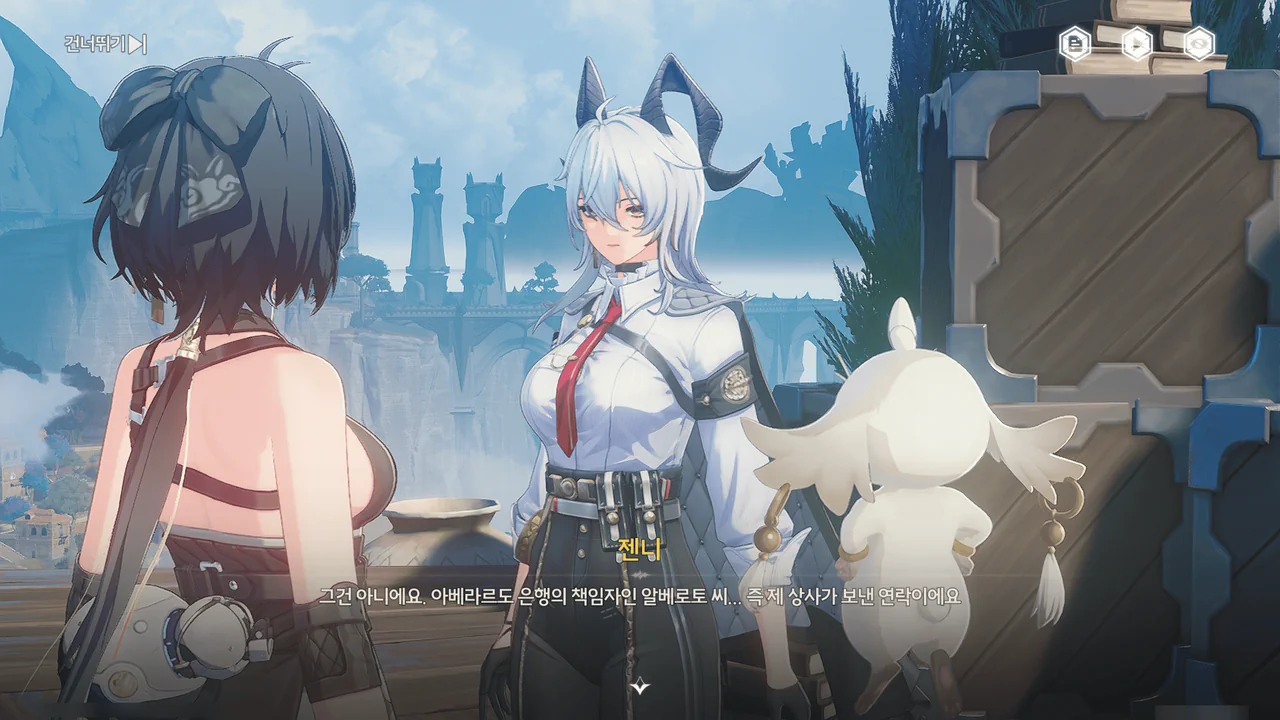Image resolution: width=1280 pixels, height=720 pixels.
Task: Skip the cutscene with 건너뛰기
Action: [105, 44]
